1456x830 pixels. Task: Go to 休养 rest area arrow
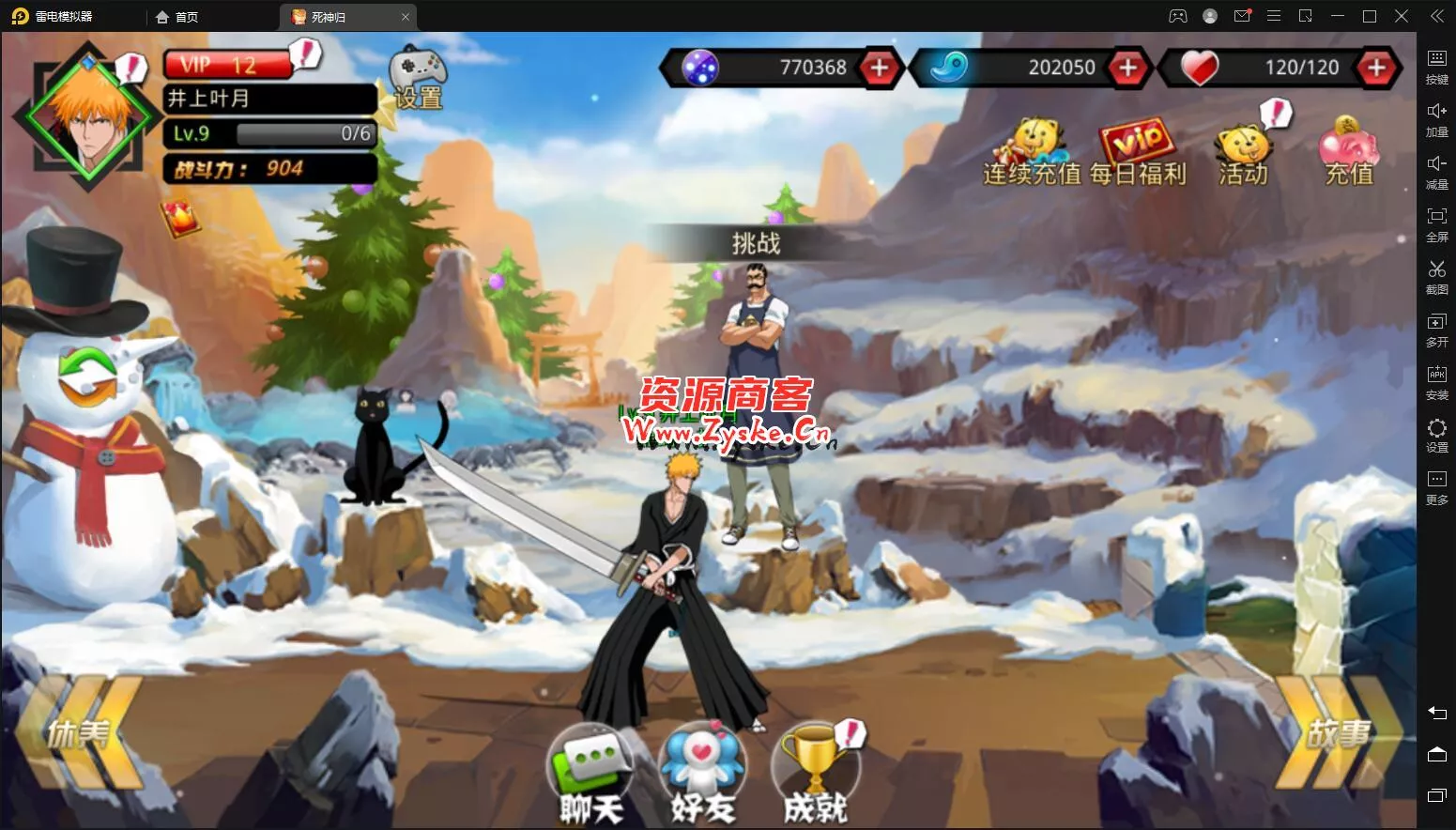pos(79,733)
